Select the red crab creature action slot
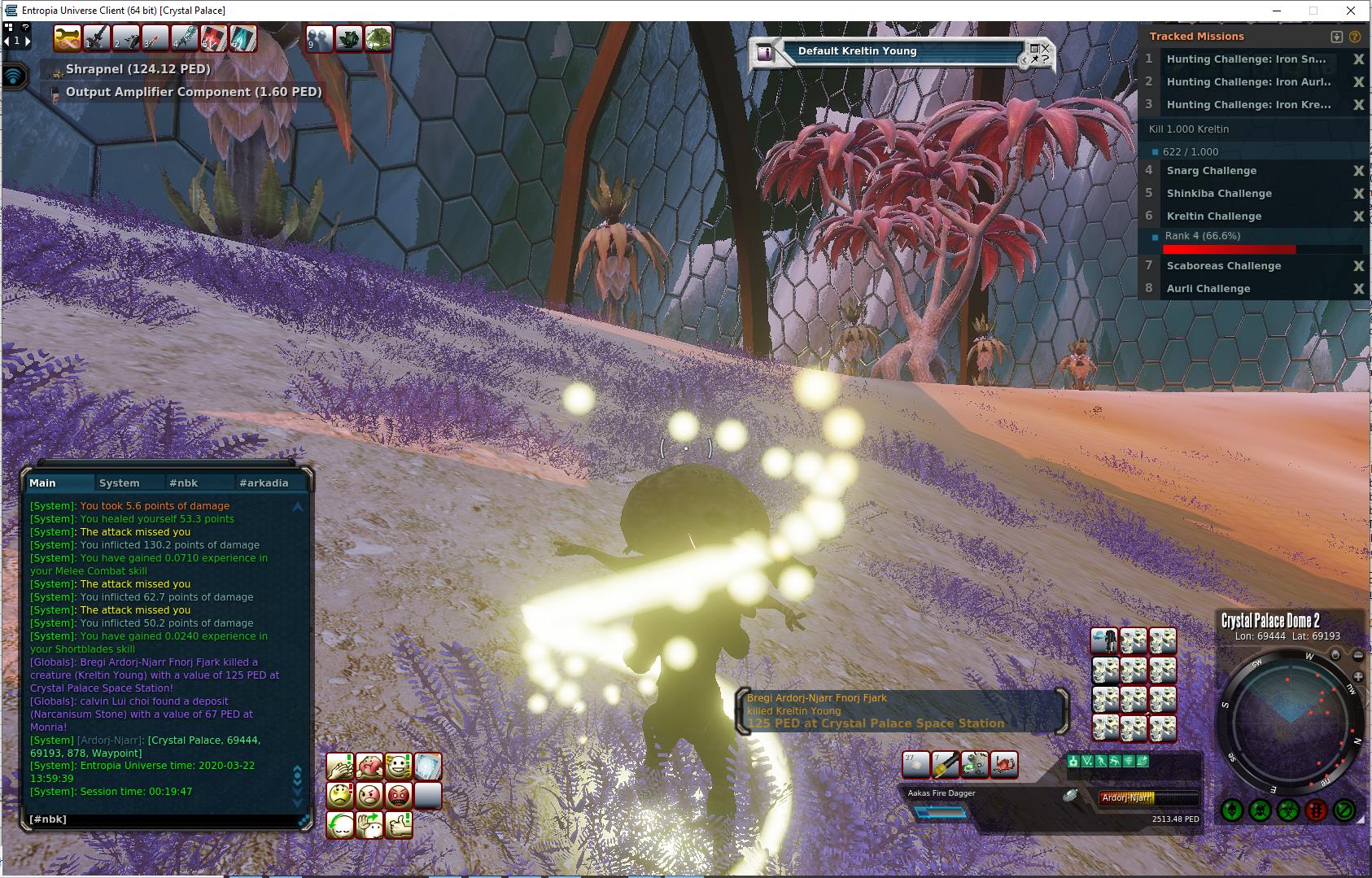The image size is (1372, 878). click(1004, 765)
